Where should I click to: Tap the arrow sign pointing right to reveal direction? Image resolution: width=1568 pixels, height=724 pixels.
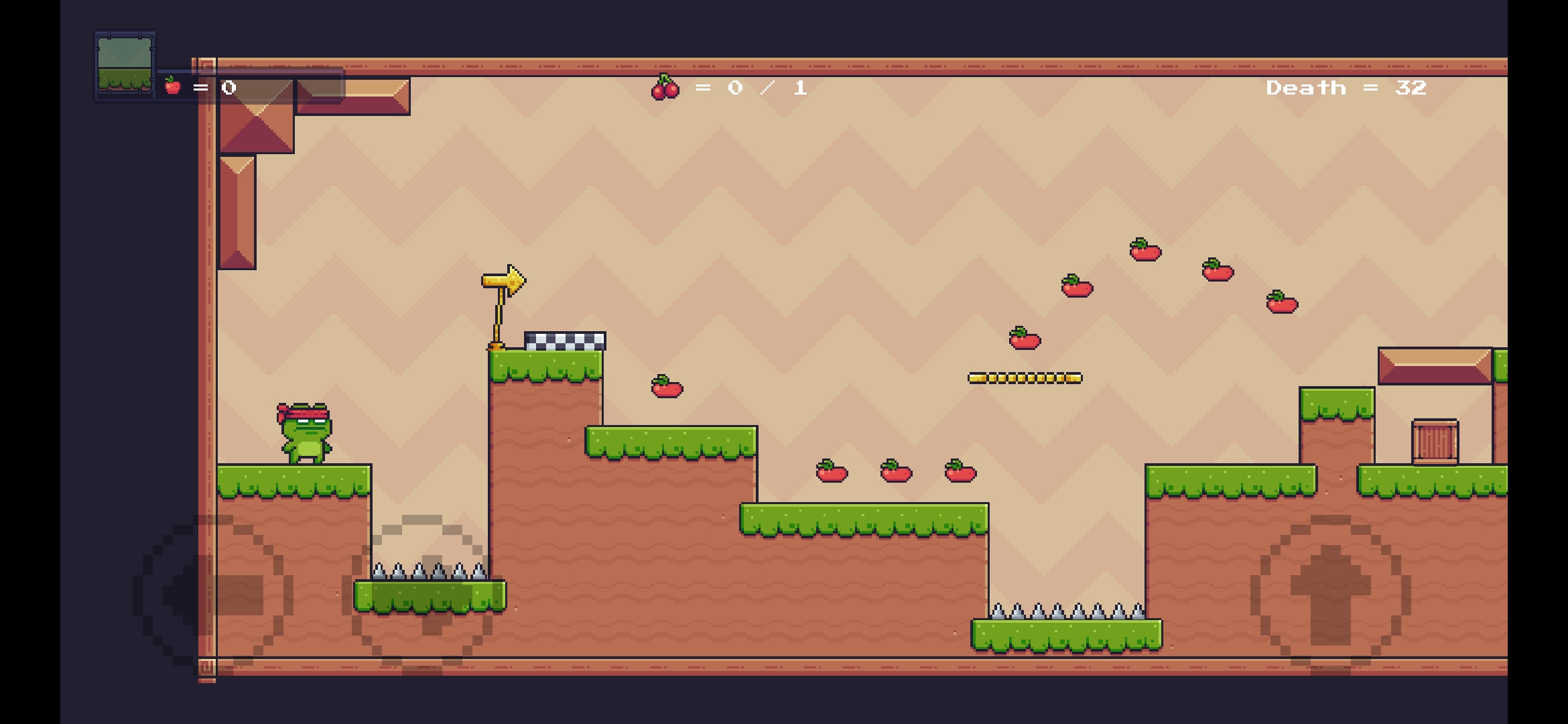503,280
